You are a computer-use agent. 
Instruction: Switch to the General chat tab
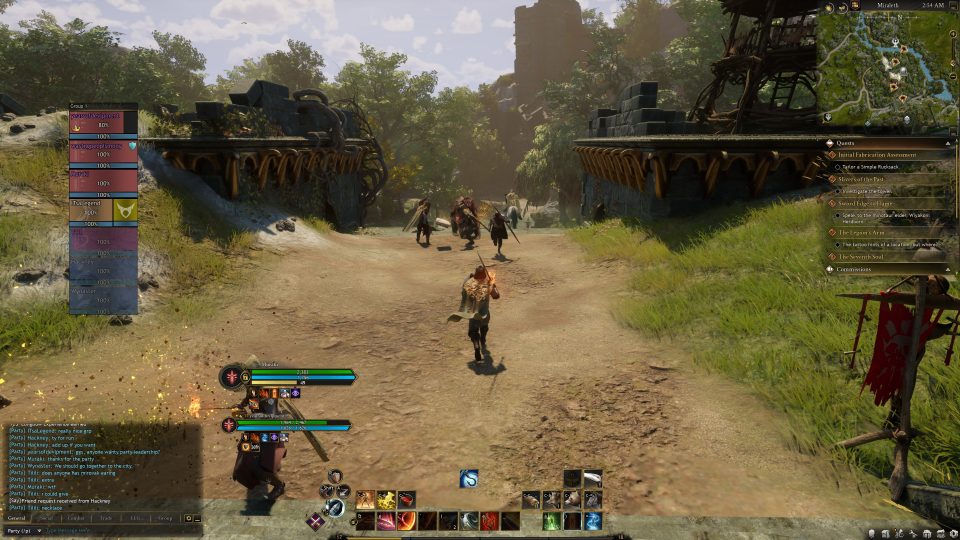[x=17, y=519]
